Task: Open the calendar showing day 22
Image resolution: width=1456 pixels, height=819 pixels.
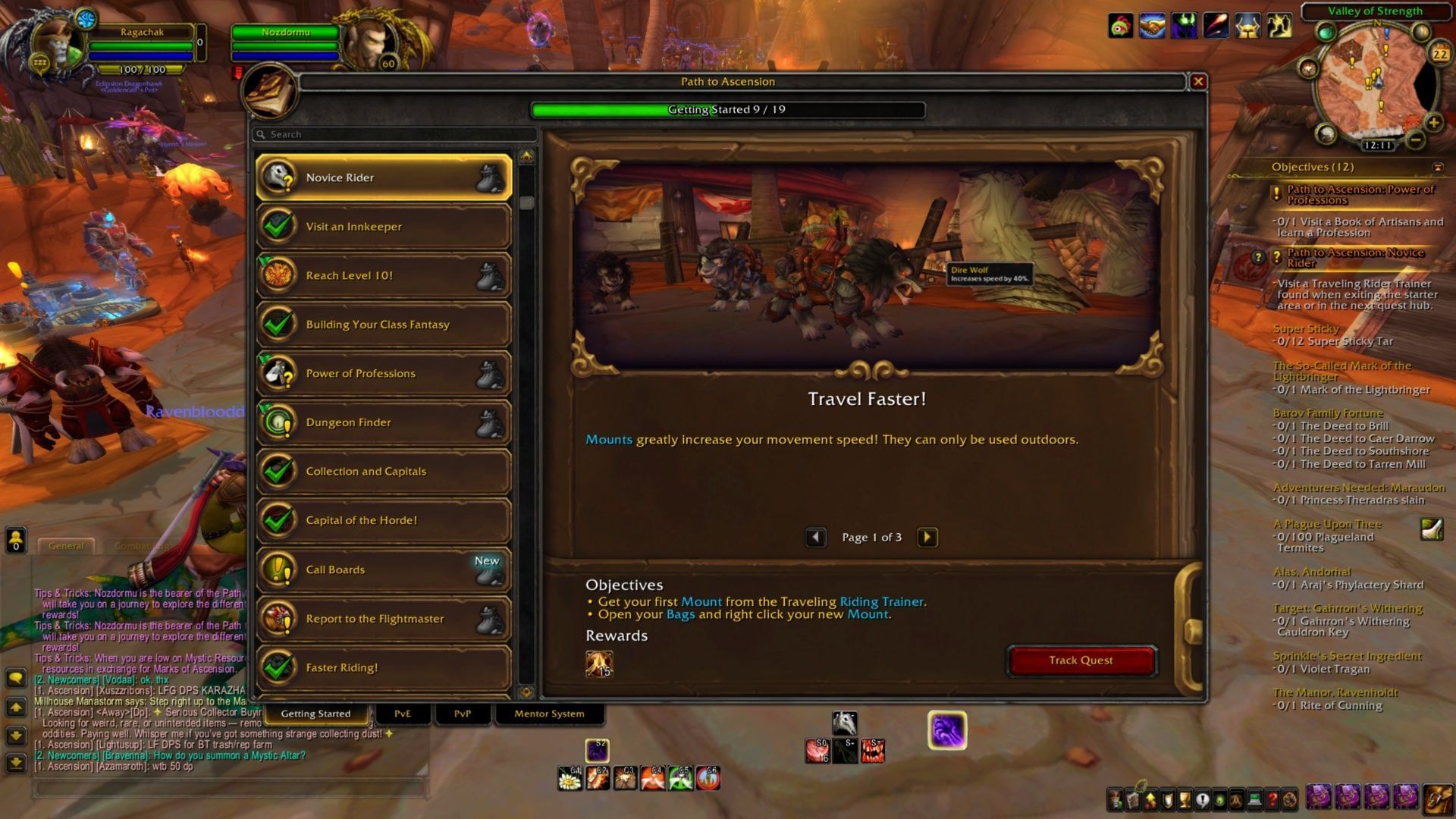Action: pyautogui.click(x=1439, y=53)
